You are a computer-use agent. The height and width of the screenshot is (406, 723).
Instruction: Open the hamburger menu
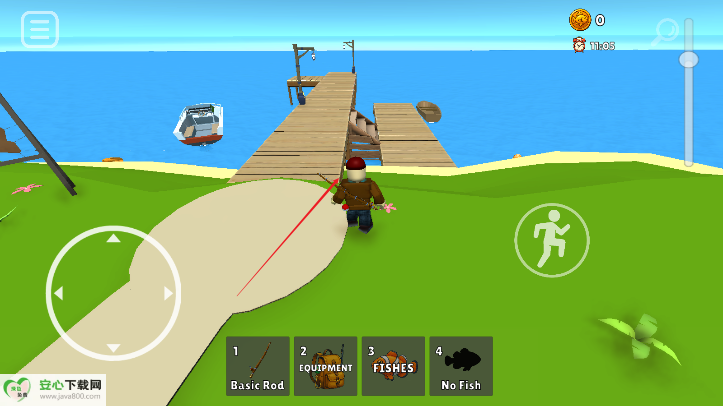pos(40,30)
